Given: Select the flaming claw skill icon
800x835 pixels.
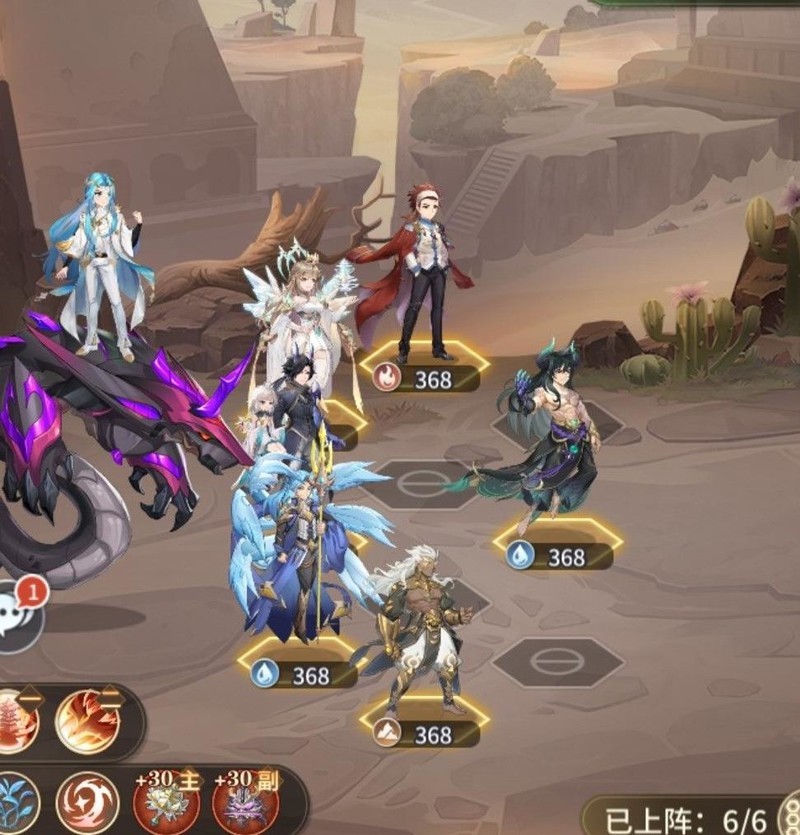Looking at the screenshot, I should click(87, 722).
